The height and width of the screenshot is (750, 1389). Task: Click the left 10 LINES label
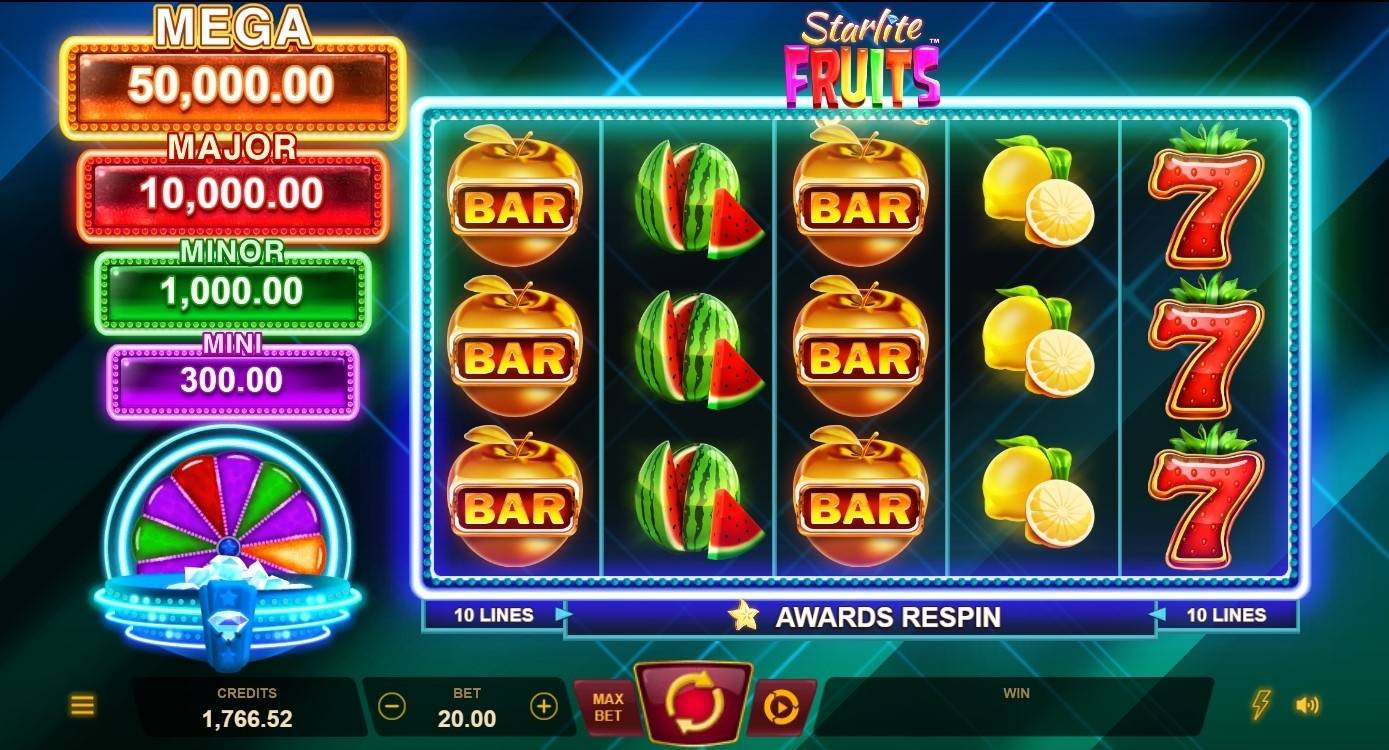tap(492, 615)
